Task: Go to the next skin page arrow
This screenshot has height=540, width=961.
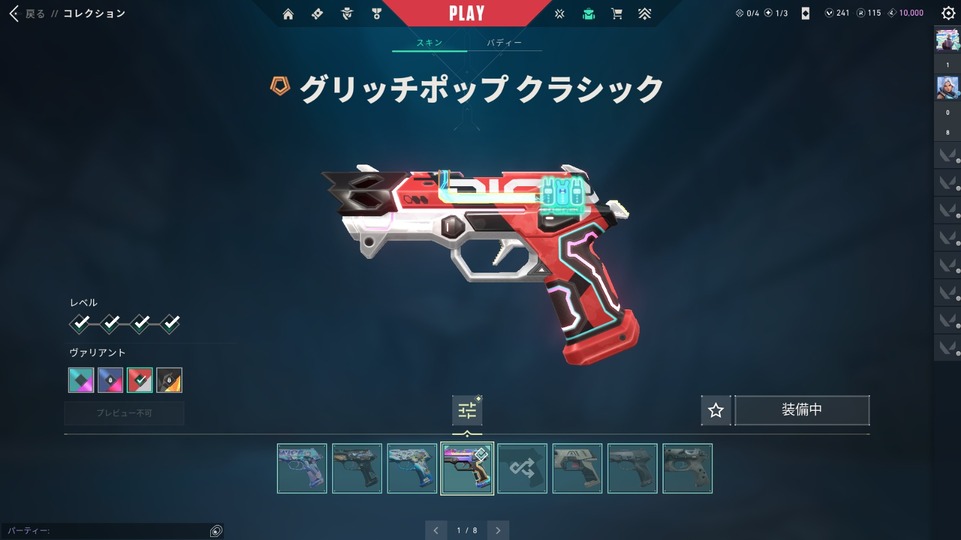Action: [498, 530]
